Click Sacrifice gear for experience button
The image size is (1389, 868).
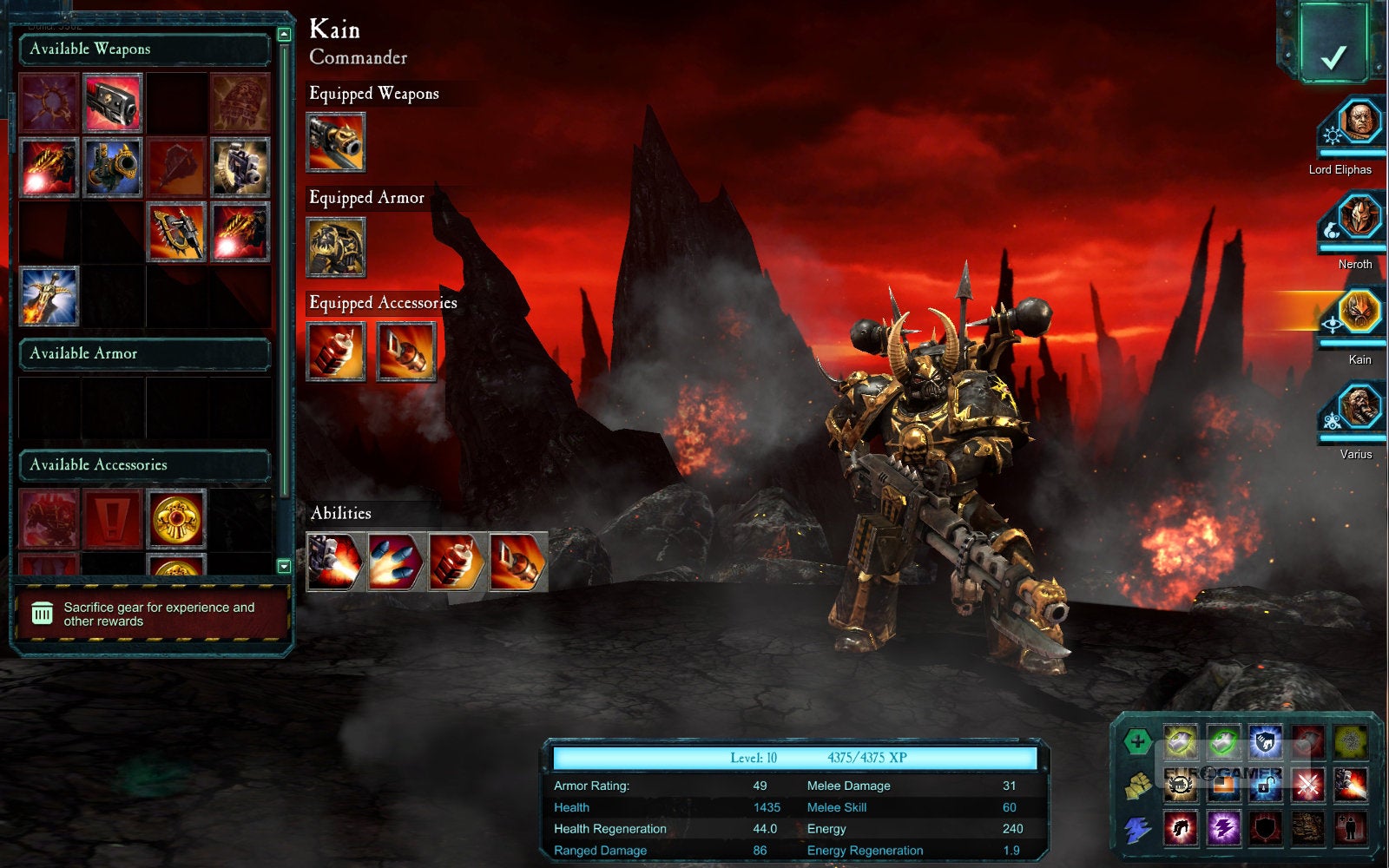153,615
